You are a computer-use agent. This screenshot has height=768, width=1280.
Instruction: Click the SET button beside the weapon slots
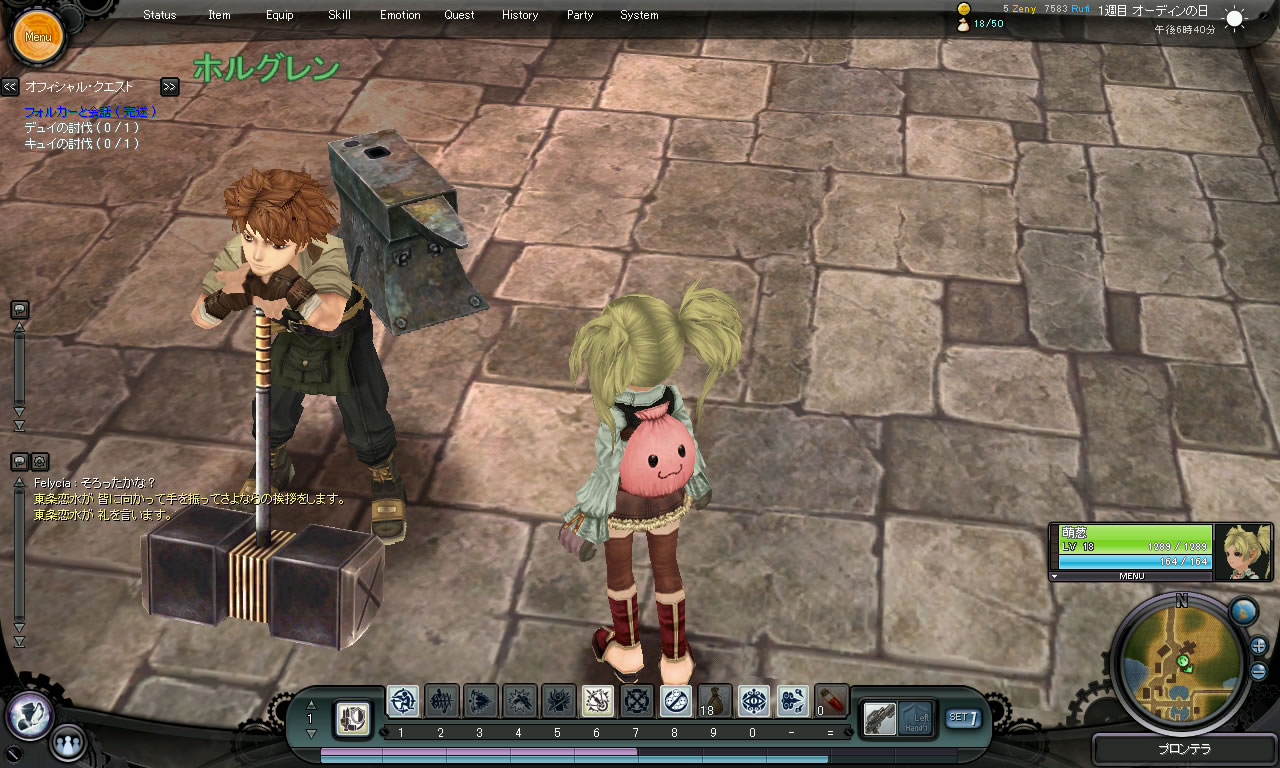tap(963, 717)
